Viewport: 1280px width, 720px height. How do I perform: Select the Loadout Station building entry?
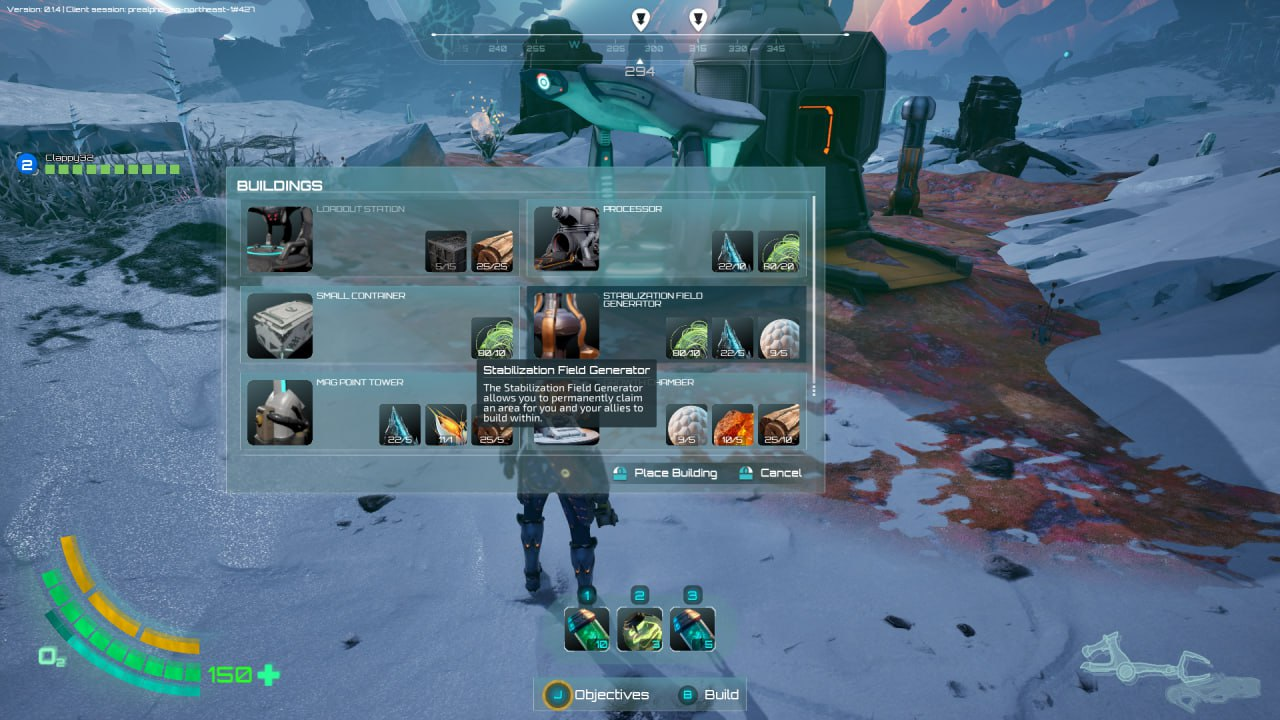tap(380, 239)
